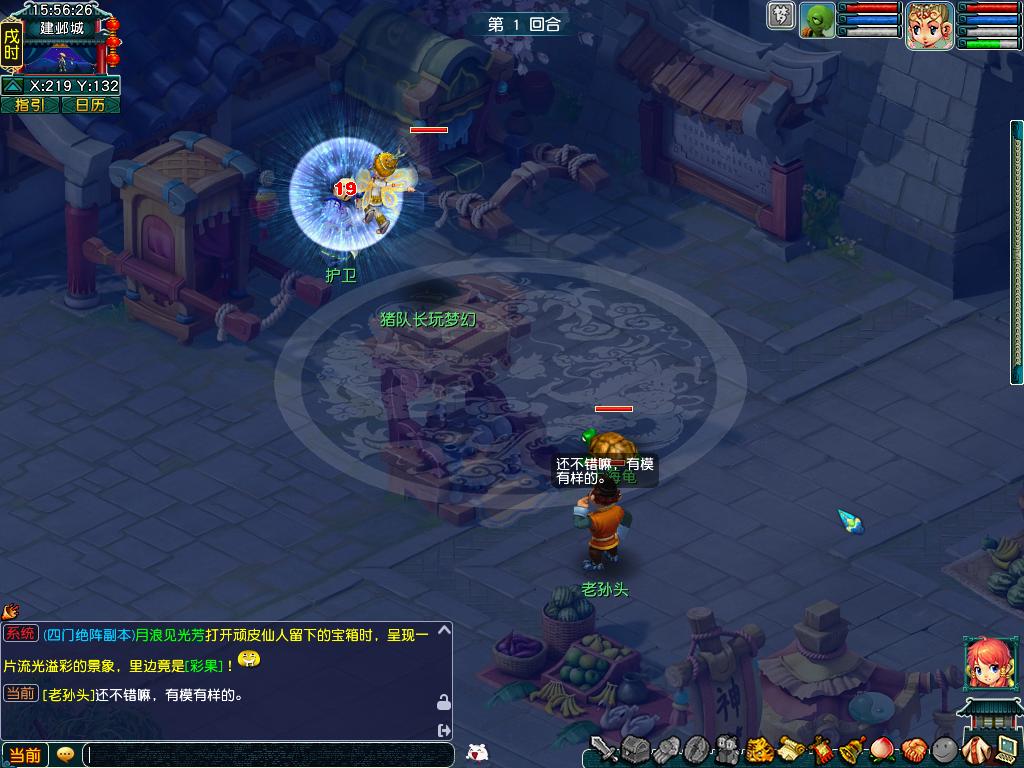The image size is (1024, 768).
Task: Open the treasure chest inventory icon
Action: pyautogui.click(x=635, y=749)
